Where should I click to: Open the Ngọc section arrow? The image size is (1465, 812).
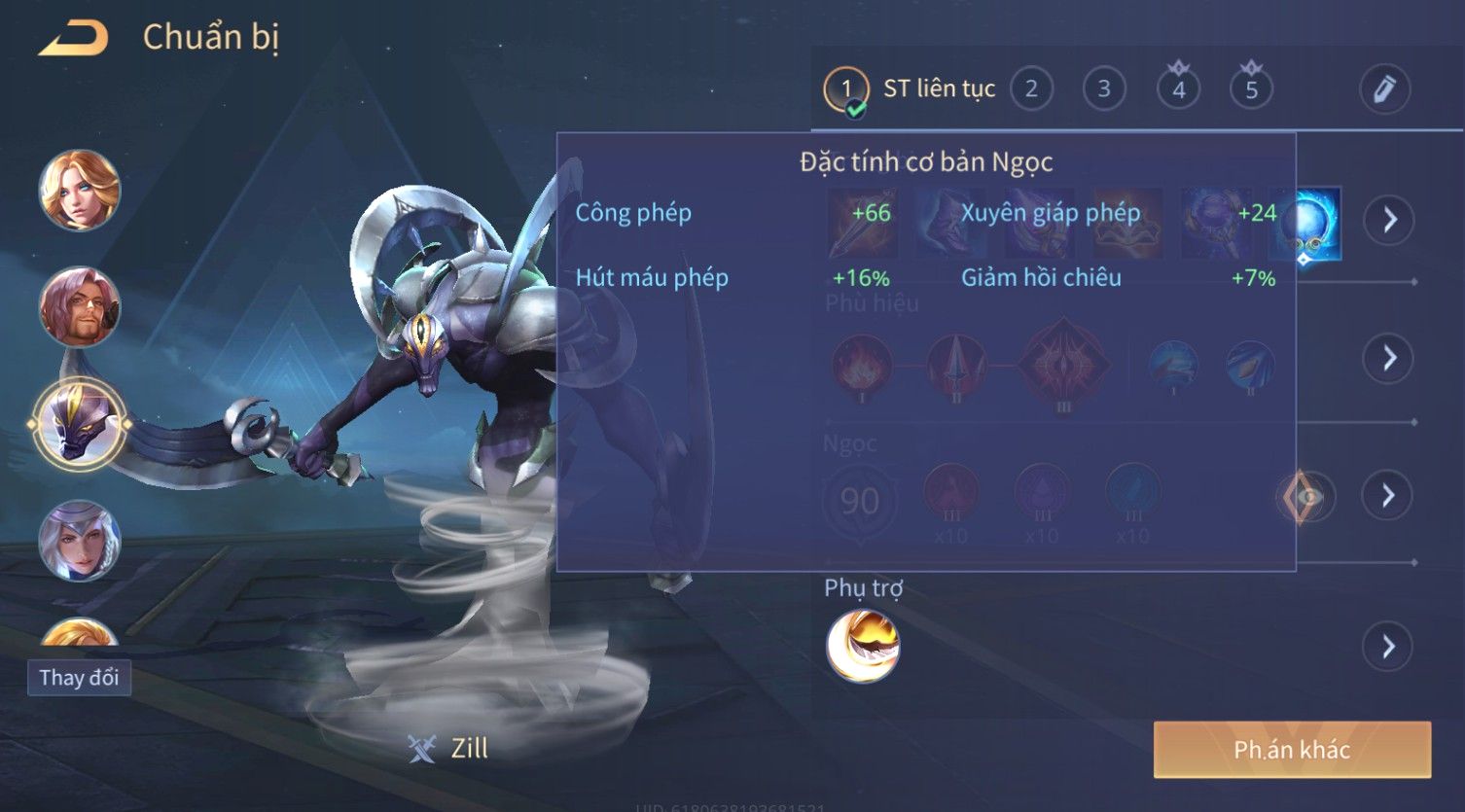pyautogui.click(x=1389, y=496)
